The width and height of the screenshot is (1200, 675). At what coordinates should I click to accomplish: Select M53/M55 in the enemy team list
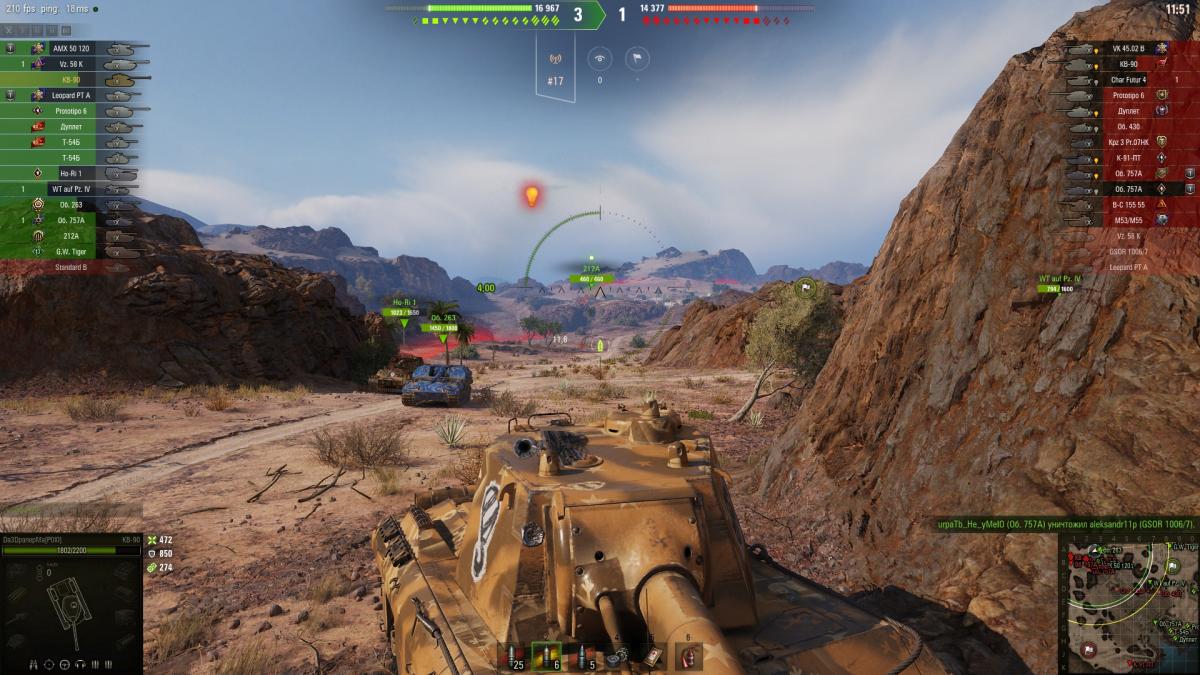(1127, 220)
